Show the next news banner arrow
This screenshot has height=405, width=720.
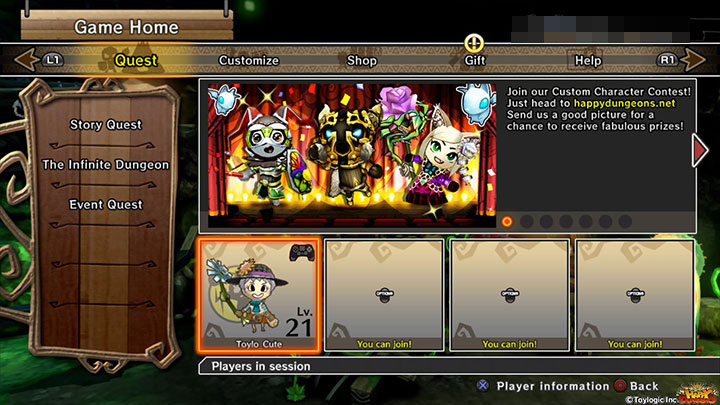coord(700,149)
